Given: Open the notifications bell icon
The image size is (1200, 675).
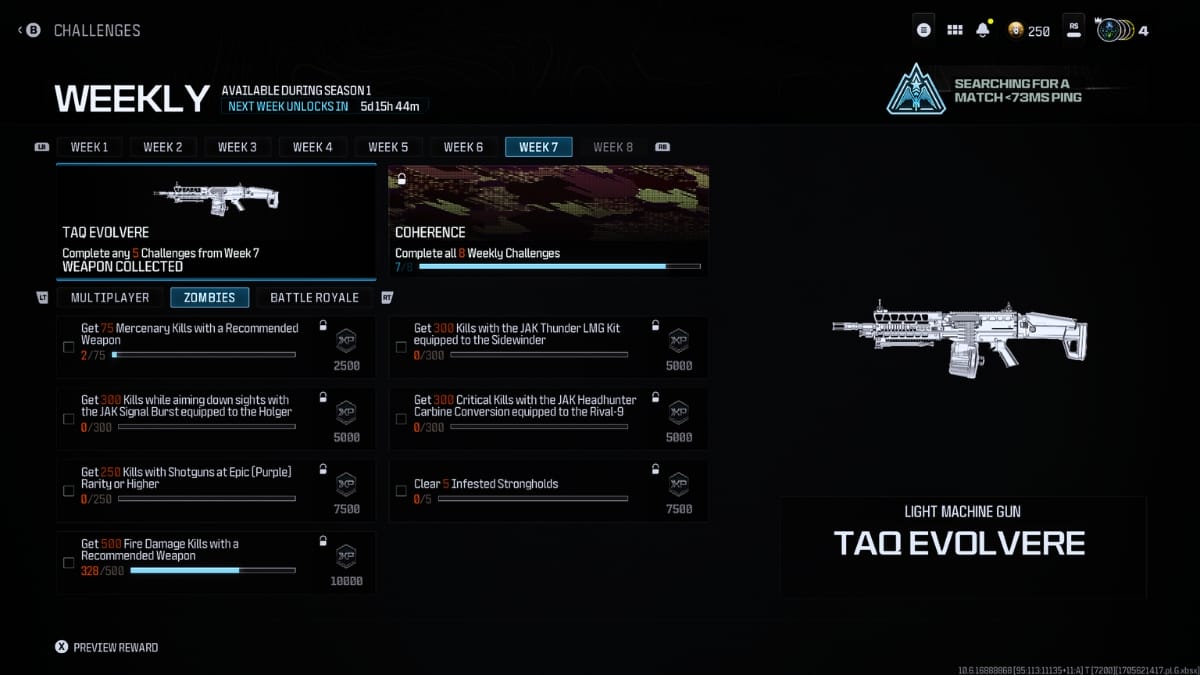Looking at the screenshot, I should [x=982, y=30].
